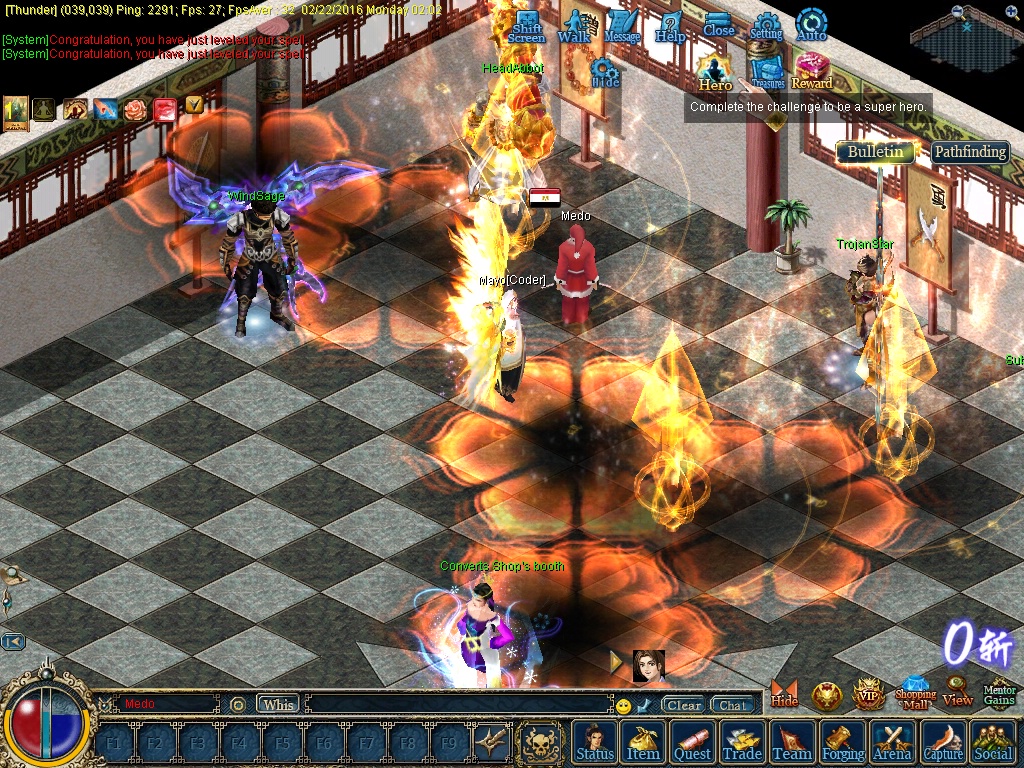Click the Whis chat channel button

[278, 704]
